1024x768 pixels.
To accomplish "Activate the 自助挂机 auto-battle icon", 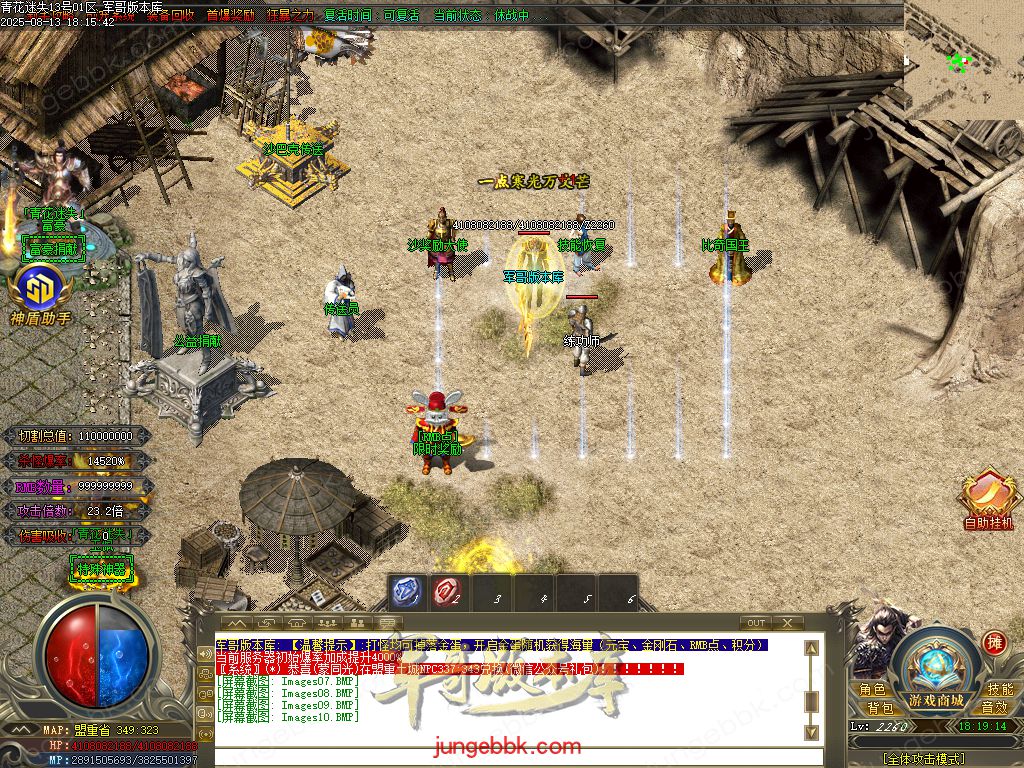I will [988, 500].
